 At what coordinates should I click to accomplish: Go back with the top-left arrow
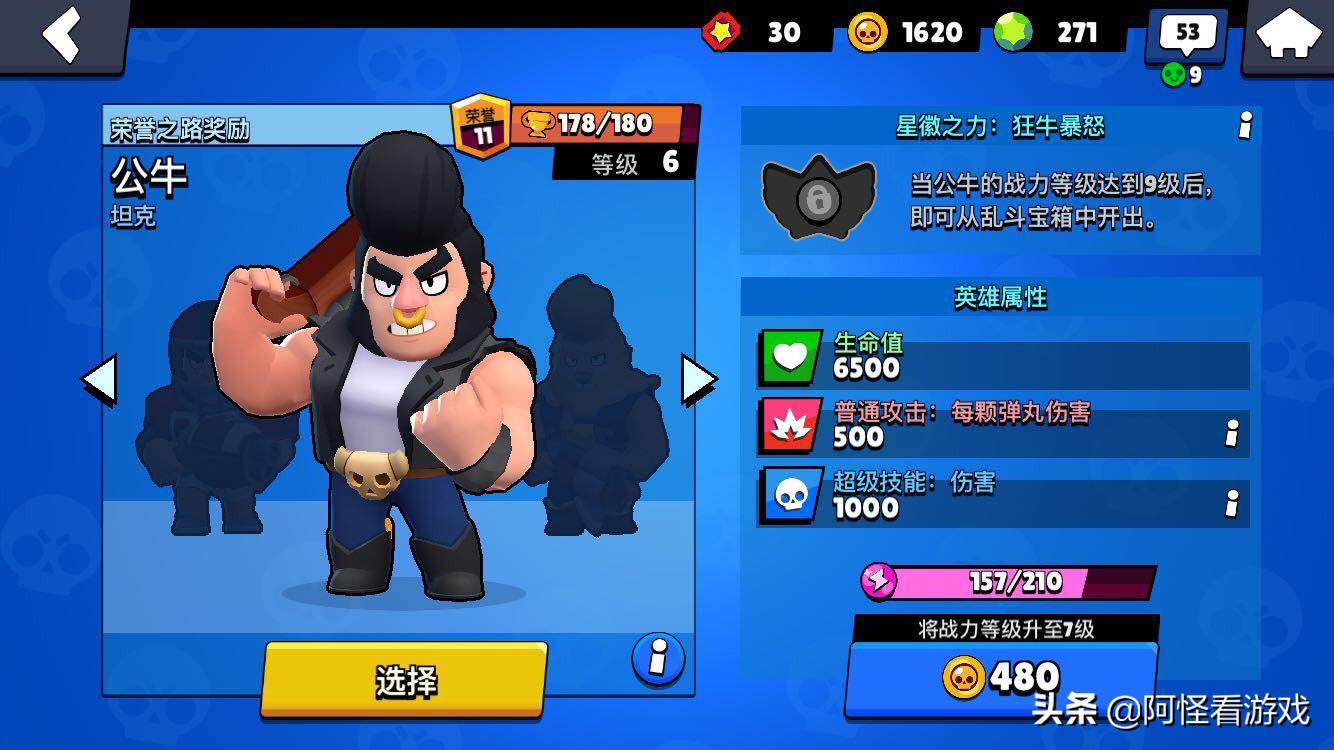tap(62, 35)
